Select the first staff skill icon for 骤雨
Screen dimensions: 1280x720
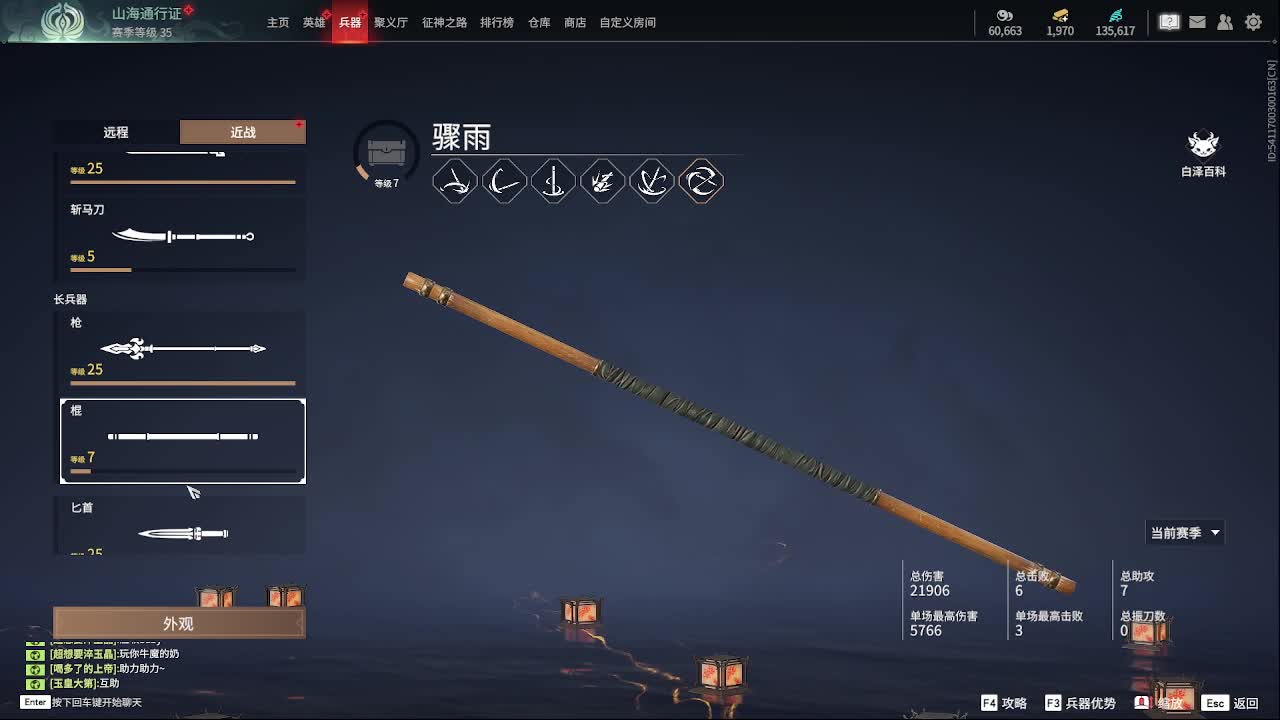coord(455,181)
